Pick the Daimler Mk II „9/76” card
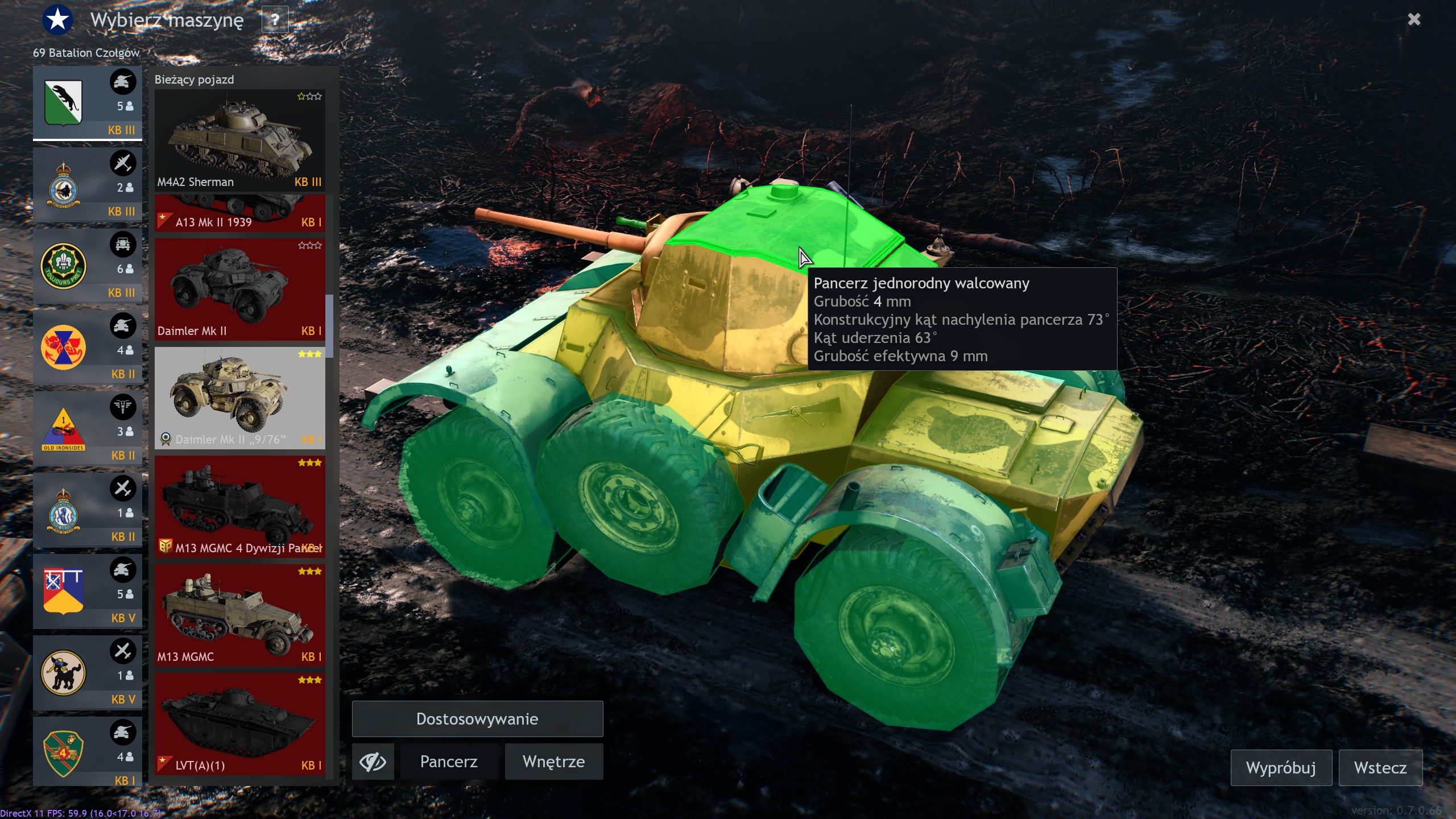 pyautogui.click(x=239, y=398)
